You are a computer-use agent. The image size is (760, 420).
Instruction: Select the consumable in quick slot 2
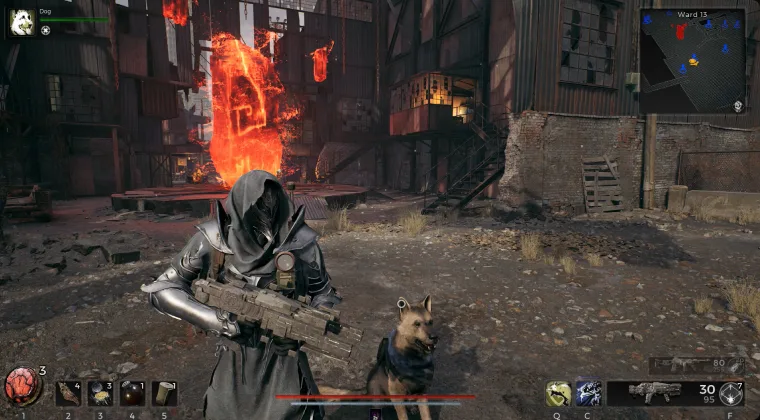point(68,392)
